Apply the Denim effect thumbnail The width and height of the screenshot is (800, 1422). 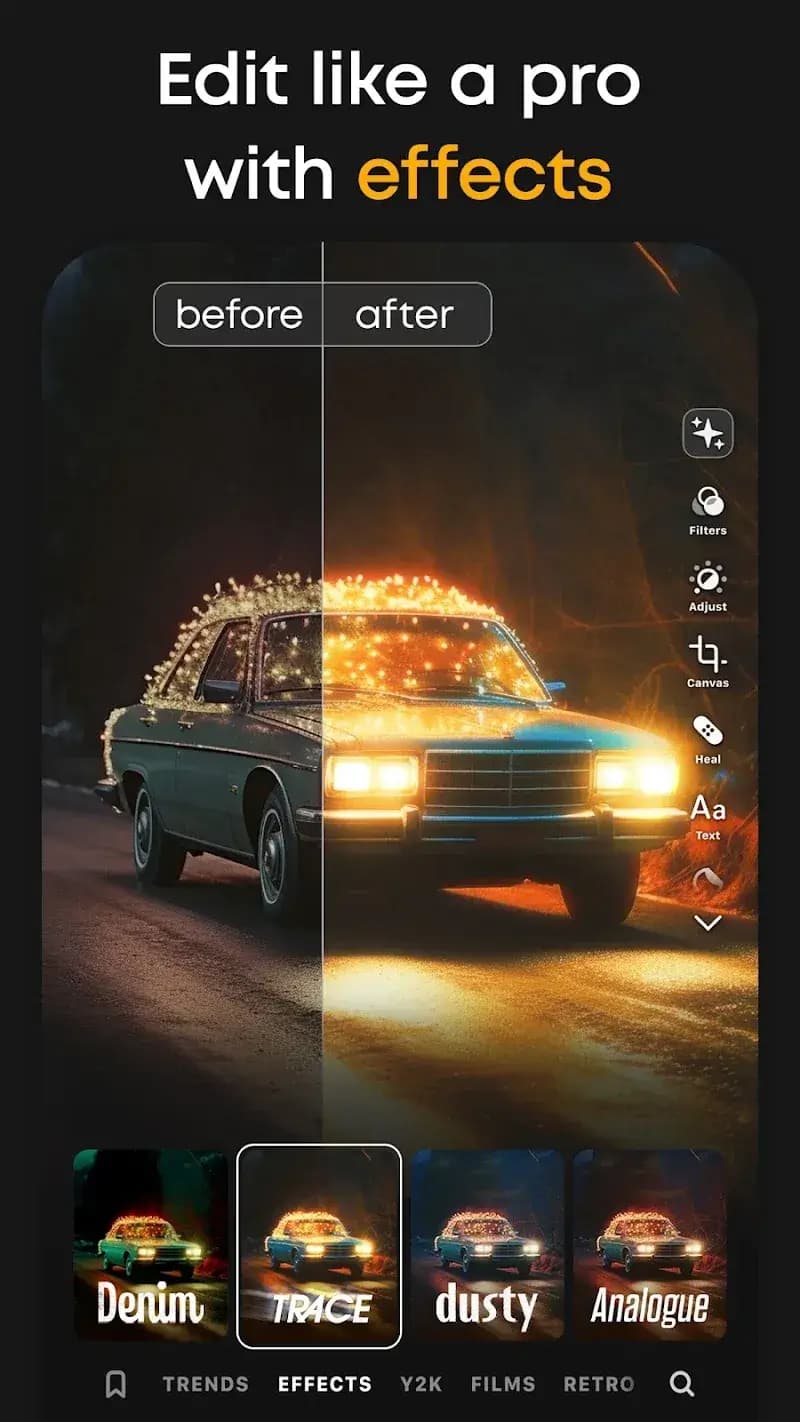pos(151,1244)
